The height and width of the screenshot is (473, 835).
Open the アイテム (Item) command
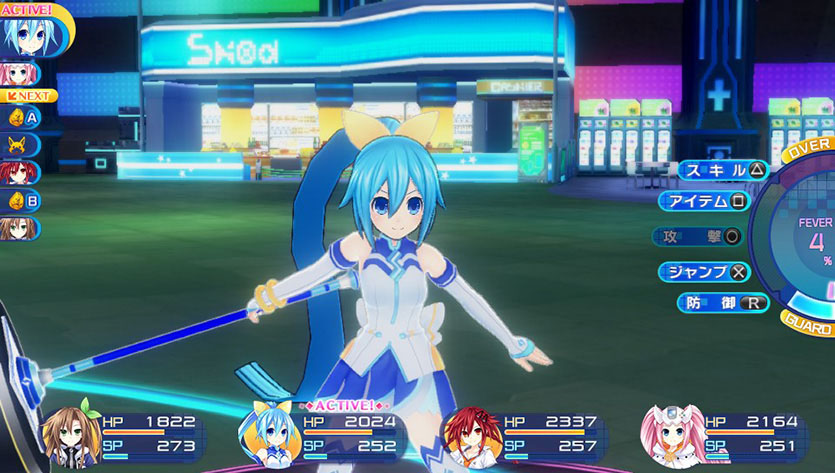705,201
